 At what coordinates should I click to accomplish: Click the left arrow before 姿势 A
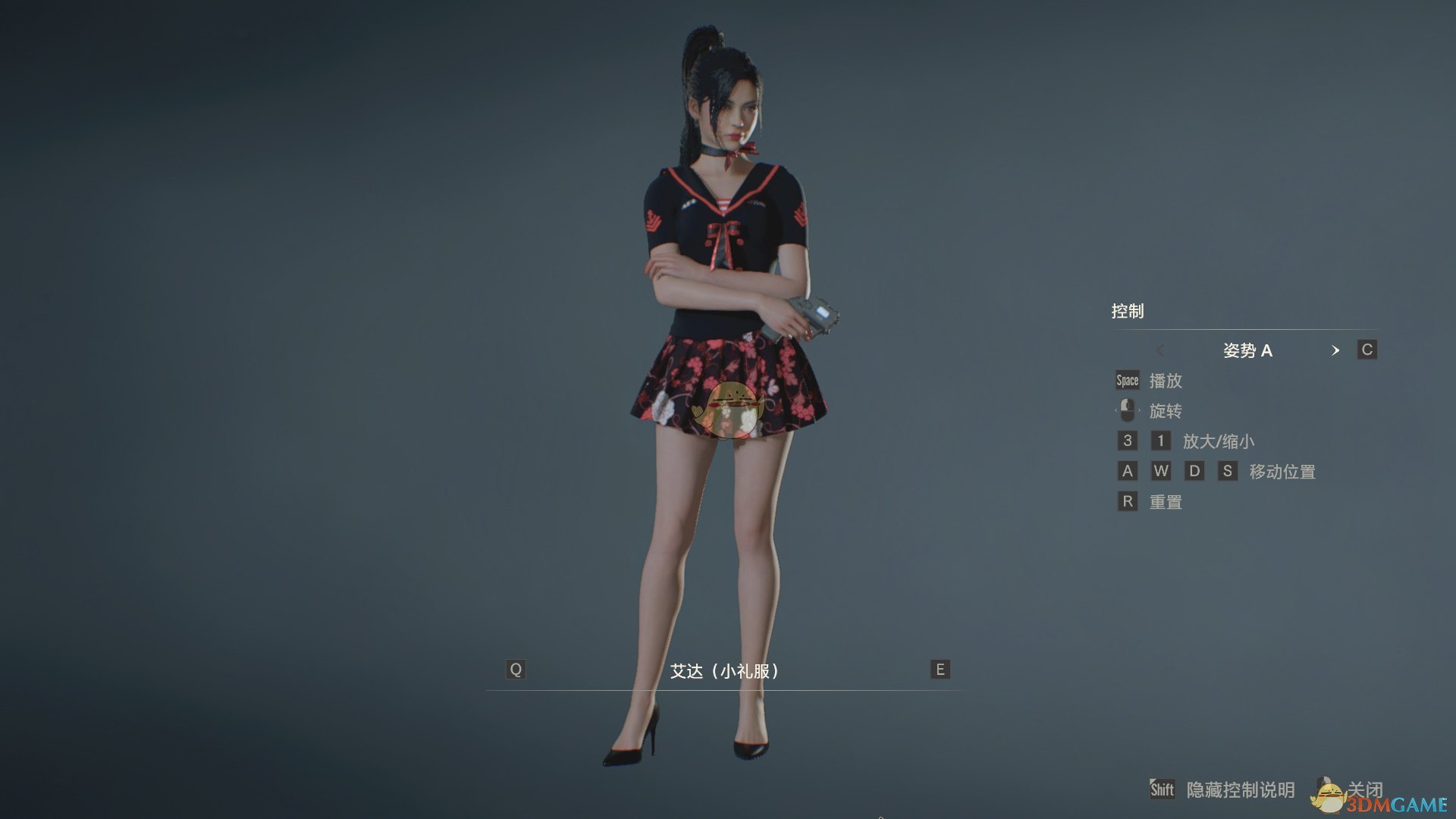click(1160, 351)
